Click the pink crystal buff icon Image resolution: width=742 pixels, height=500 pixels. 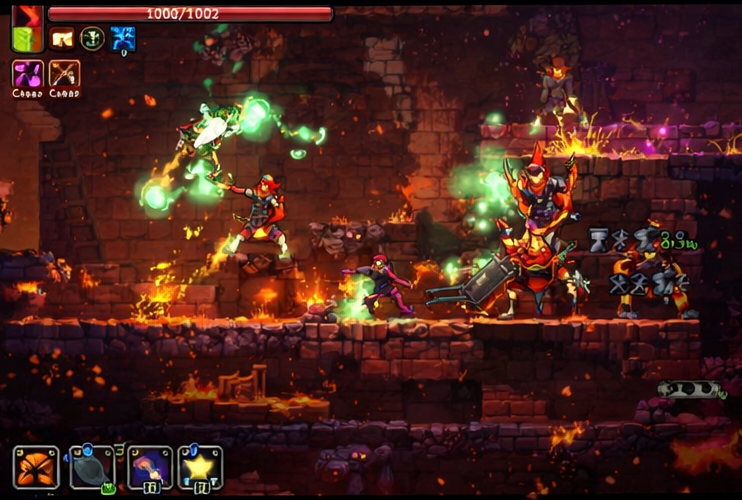27,75
